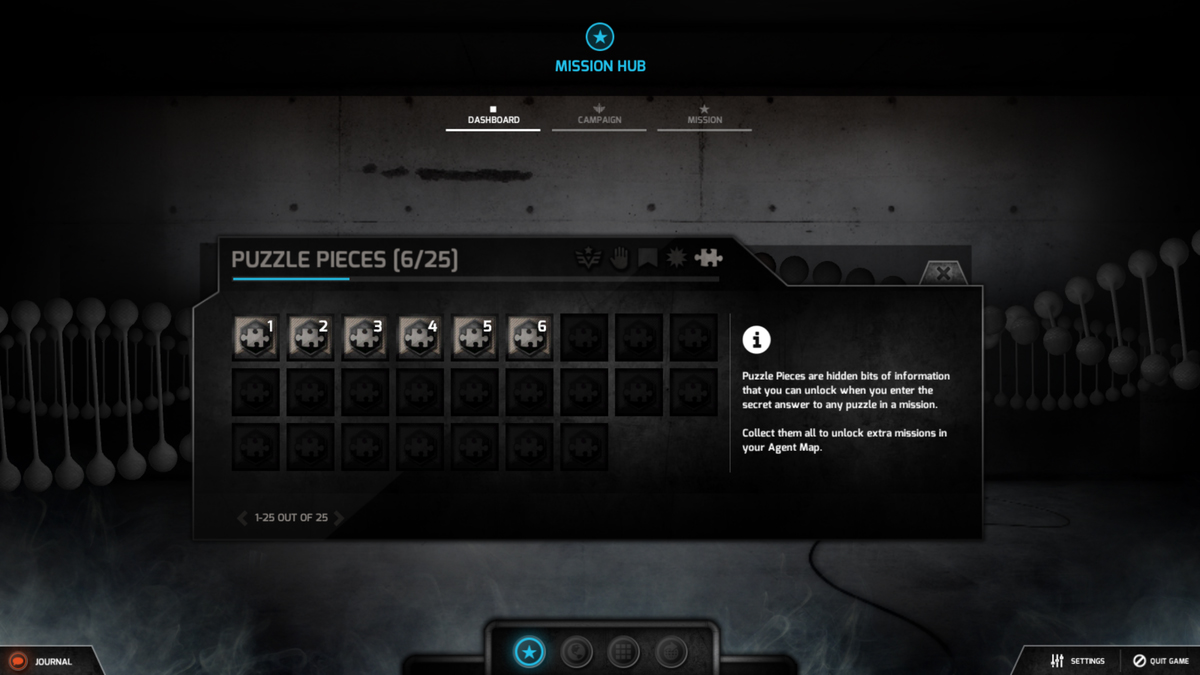Open the Campaign tab
The width and height of the screenshot is (1200, 675).
[x=599, y=116]
